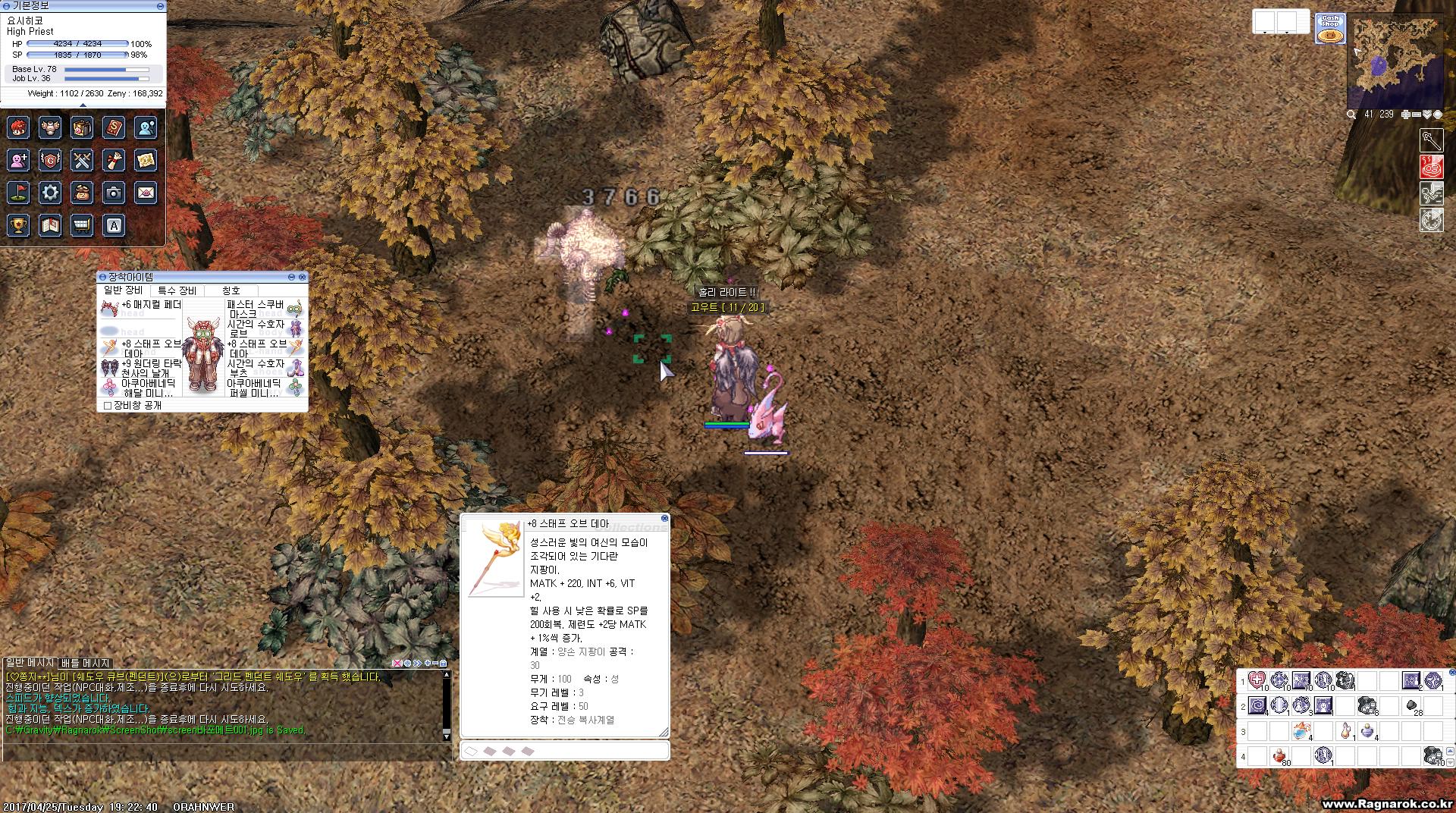Image resolution: width=1456 pixels, height=813 pixels.
Task: Open game settings via the gear icon
Action: [x=50, y=193]
